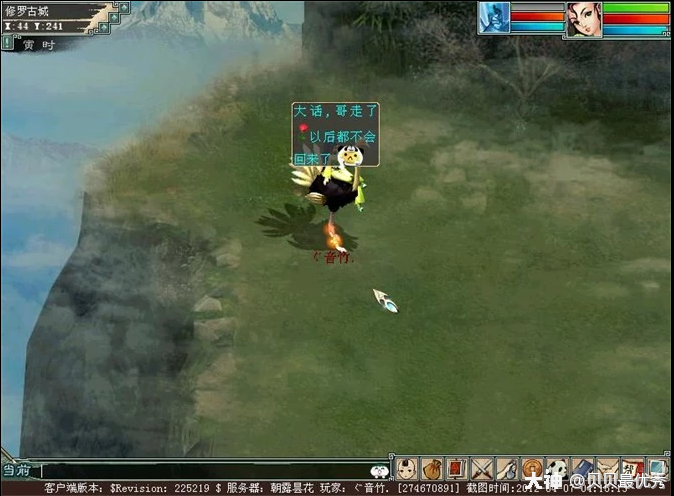Click the red banner icon
The width and height of the screenshot is (674, 496).
(457, 468)
